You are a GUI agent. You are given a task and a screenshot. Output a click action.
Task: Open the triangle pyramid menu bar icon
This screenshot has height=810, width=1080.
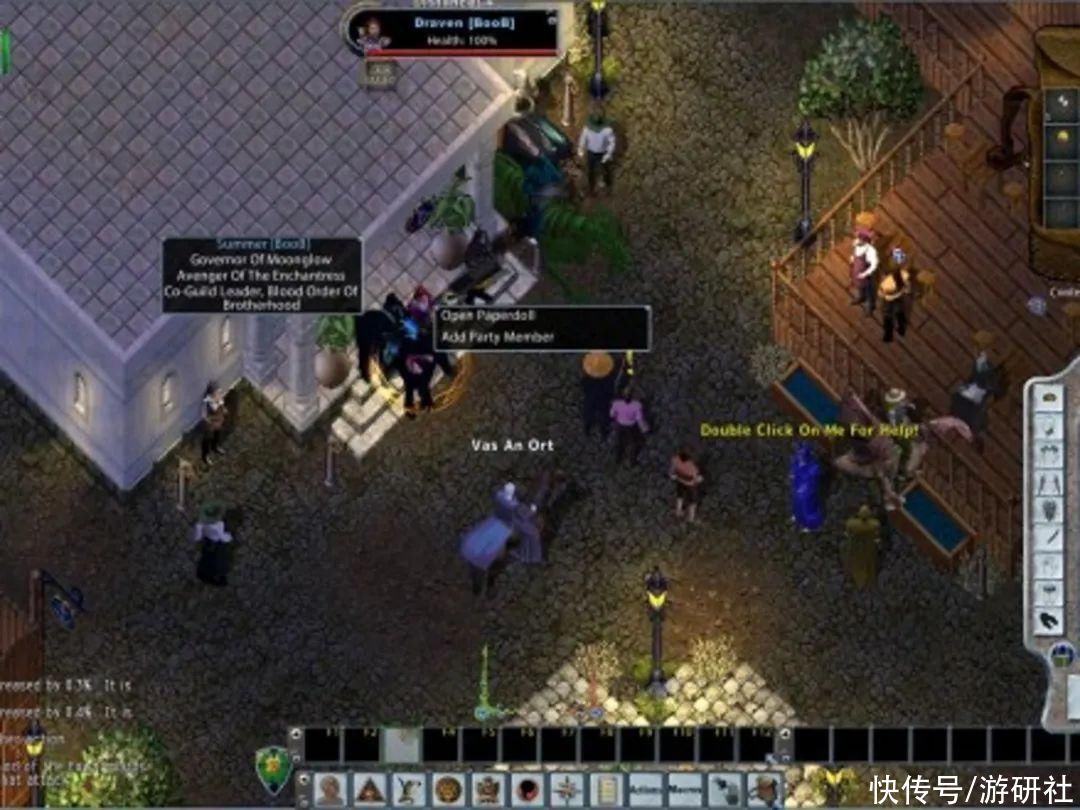pos(370,788)
